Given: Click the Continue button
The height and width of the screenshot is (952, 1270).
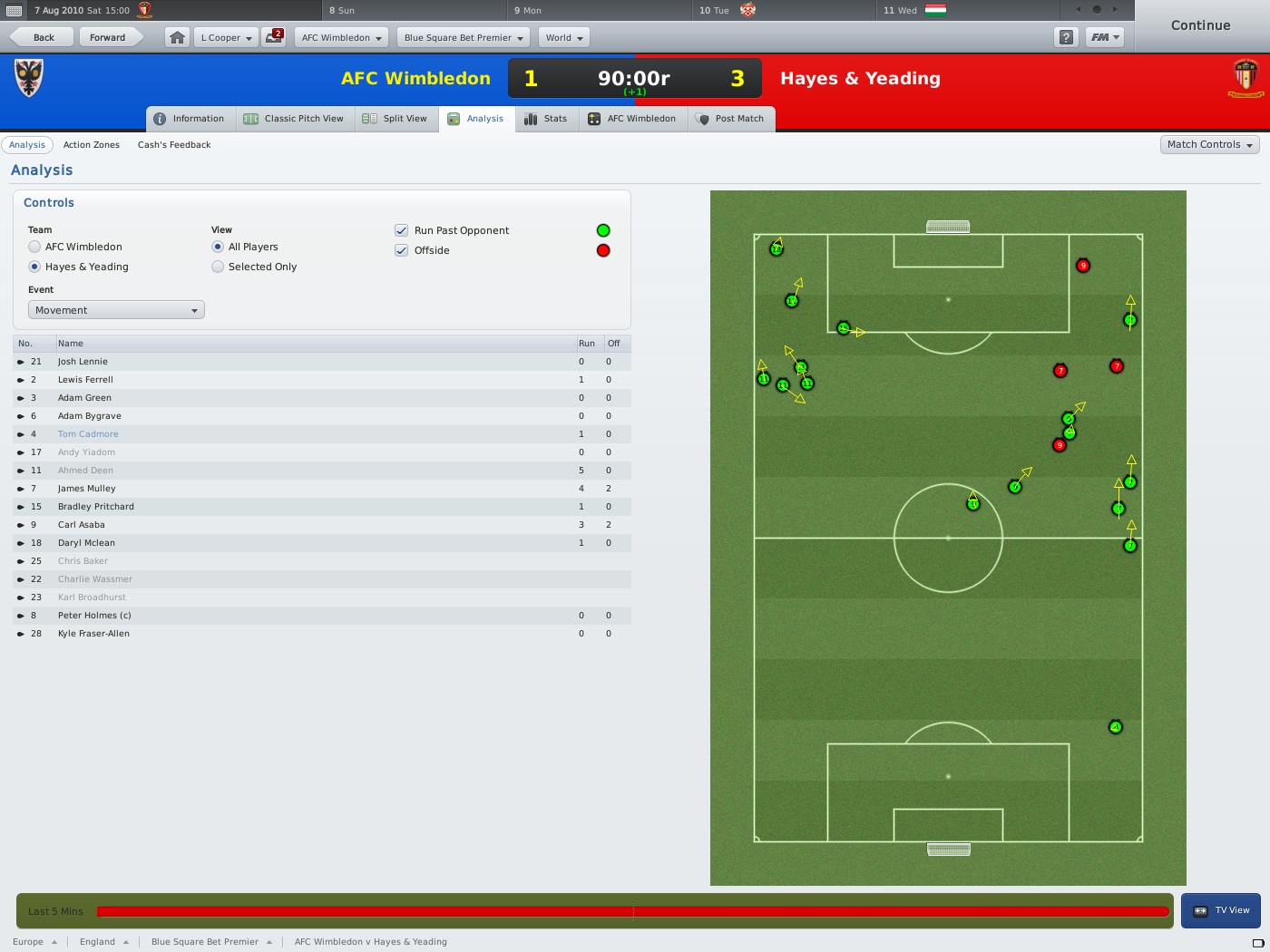Looking at the screenshot, I should (1199, 25).
